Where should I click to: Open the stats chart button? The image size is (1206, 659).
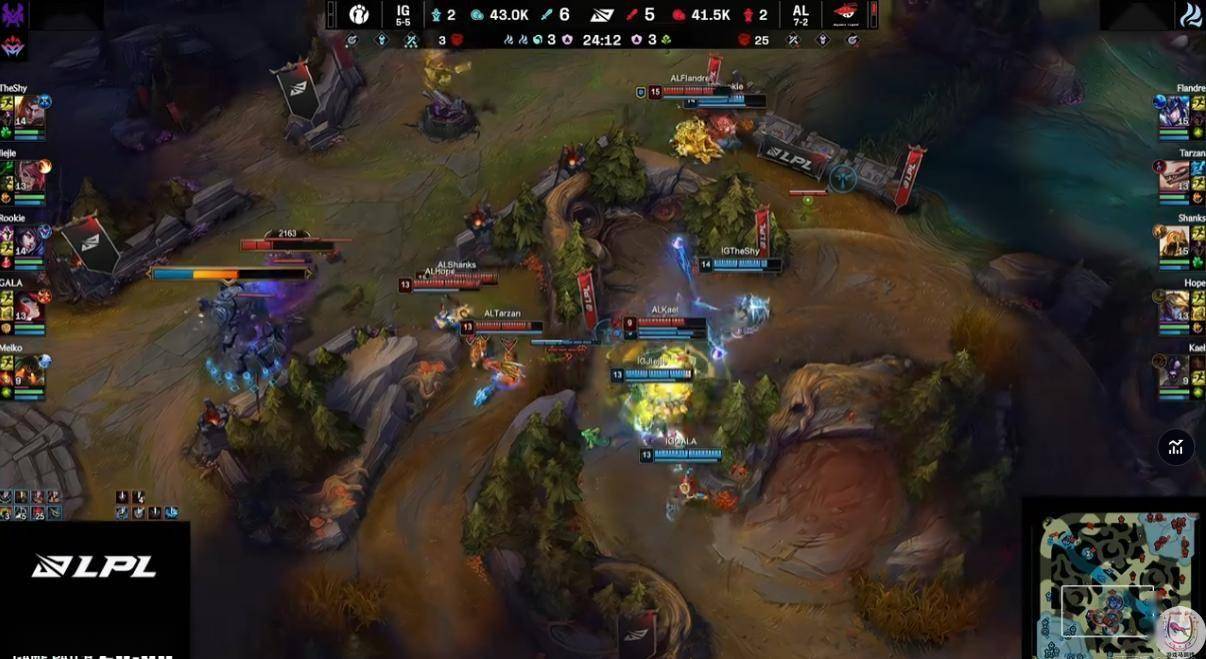[x=1176, y=447]
